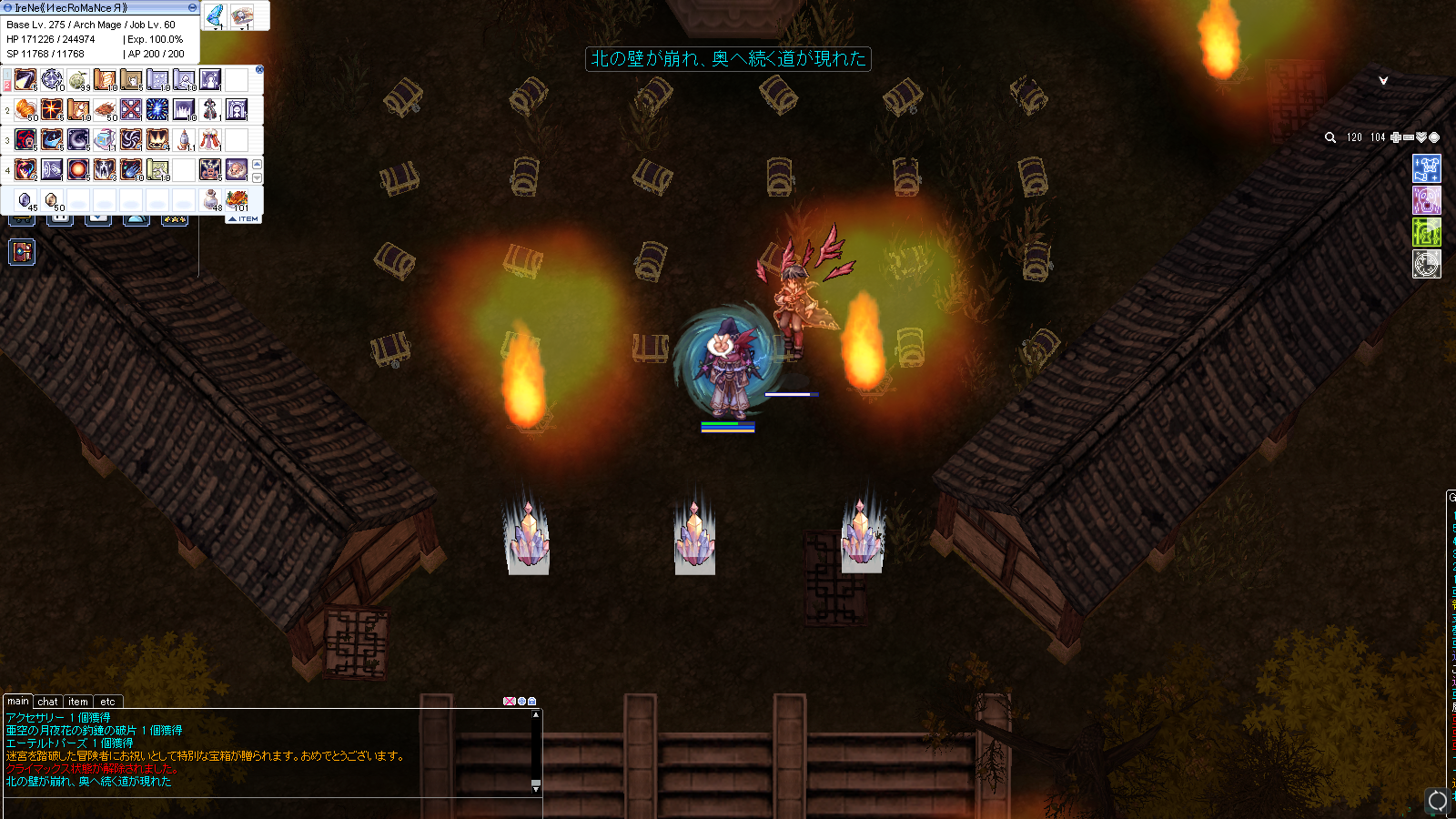Minimize the character info window
This screenshot has height=819, width=1456.
192,7
